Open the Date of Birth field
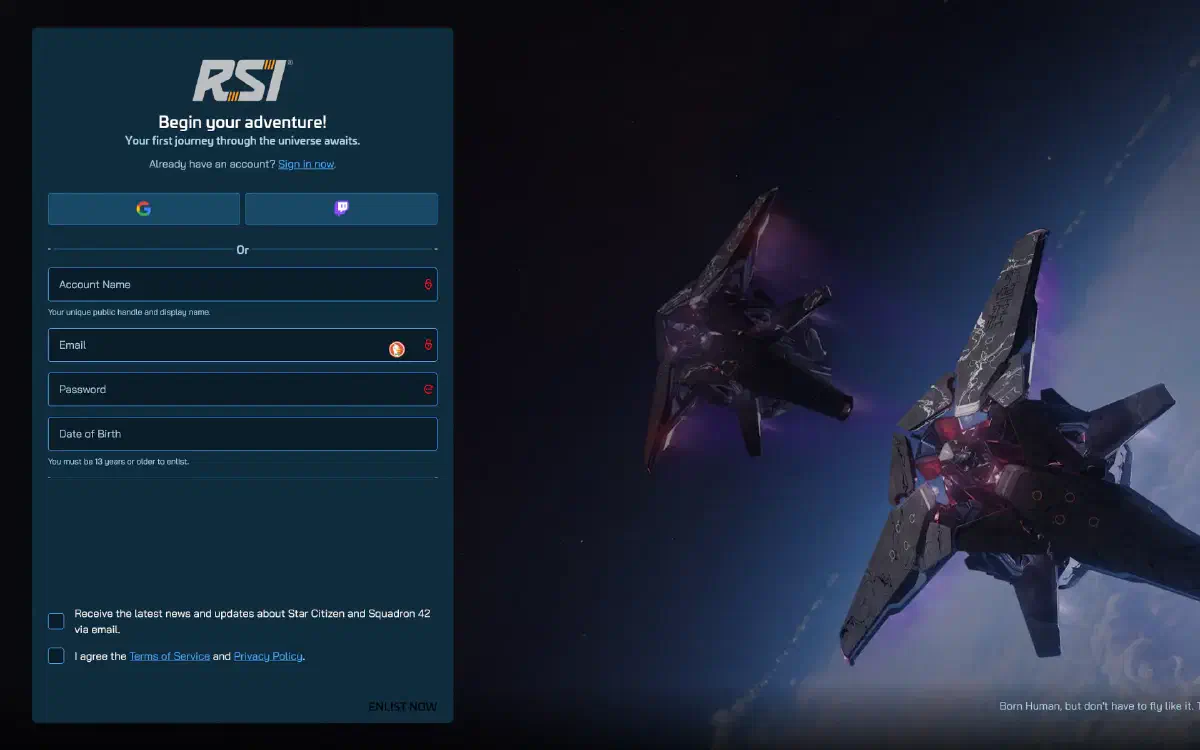Viewport: 1200px width, 750px height. tap(242, 434)
